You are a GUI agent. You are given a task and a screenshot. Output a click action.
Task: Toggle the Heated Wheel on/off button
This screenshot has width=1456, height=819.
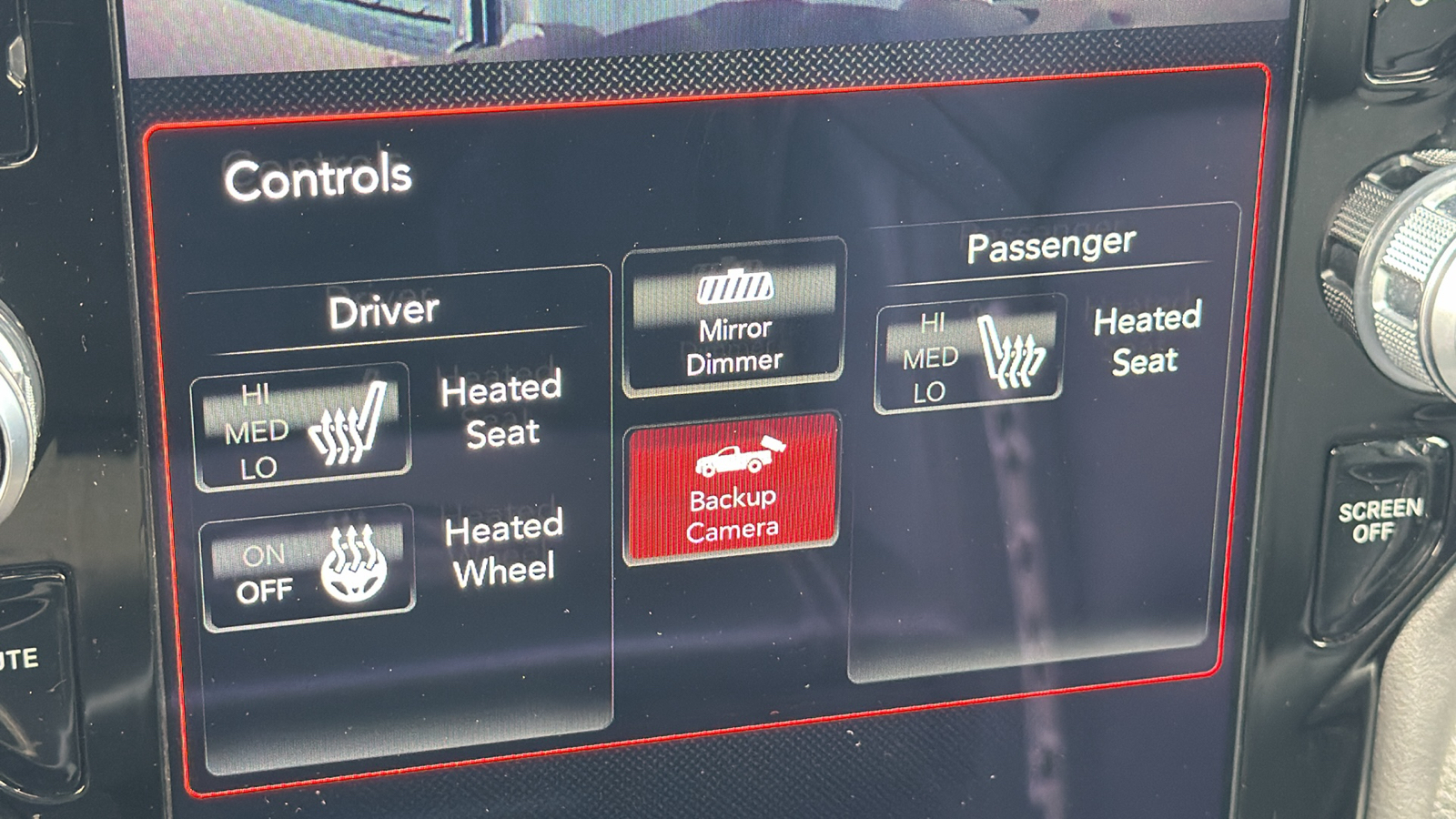click(x=307, y=568)
